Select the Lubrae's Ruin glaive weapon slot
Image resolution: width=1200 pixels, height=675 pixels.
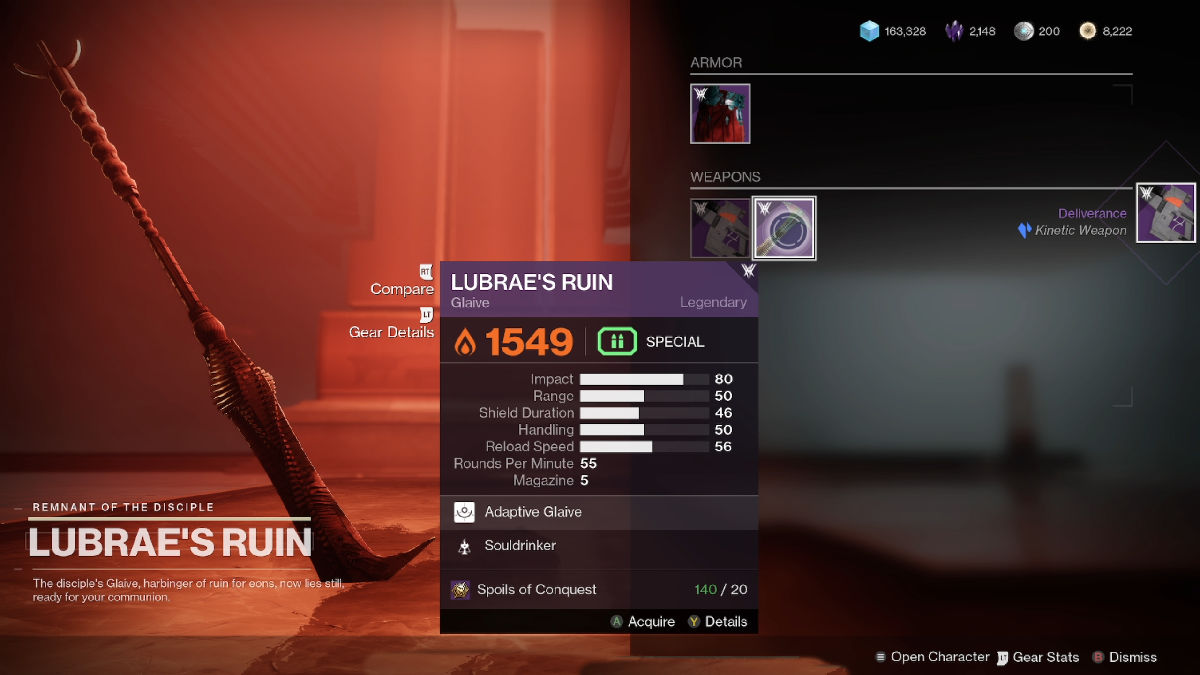pos(784,228)
